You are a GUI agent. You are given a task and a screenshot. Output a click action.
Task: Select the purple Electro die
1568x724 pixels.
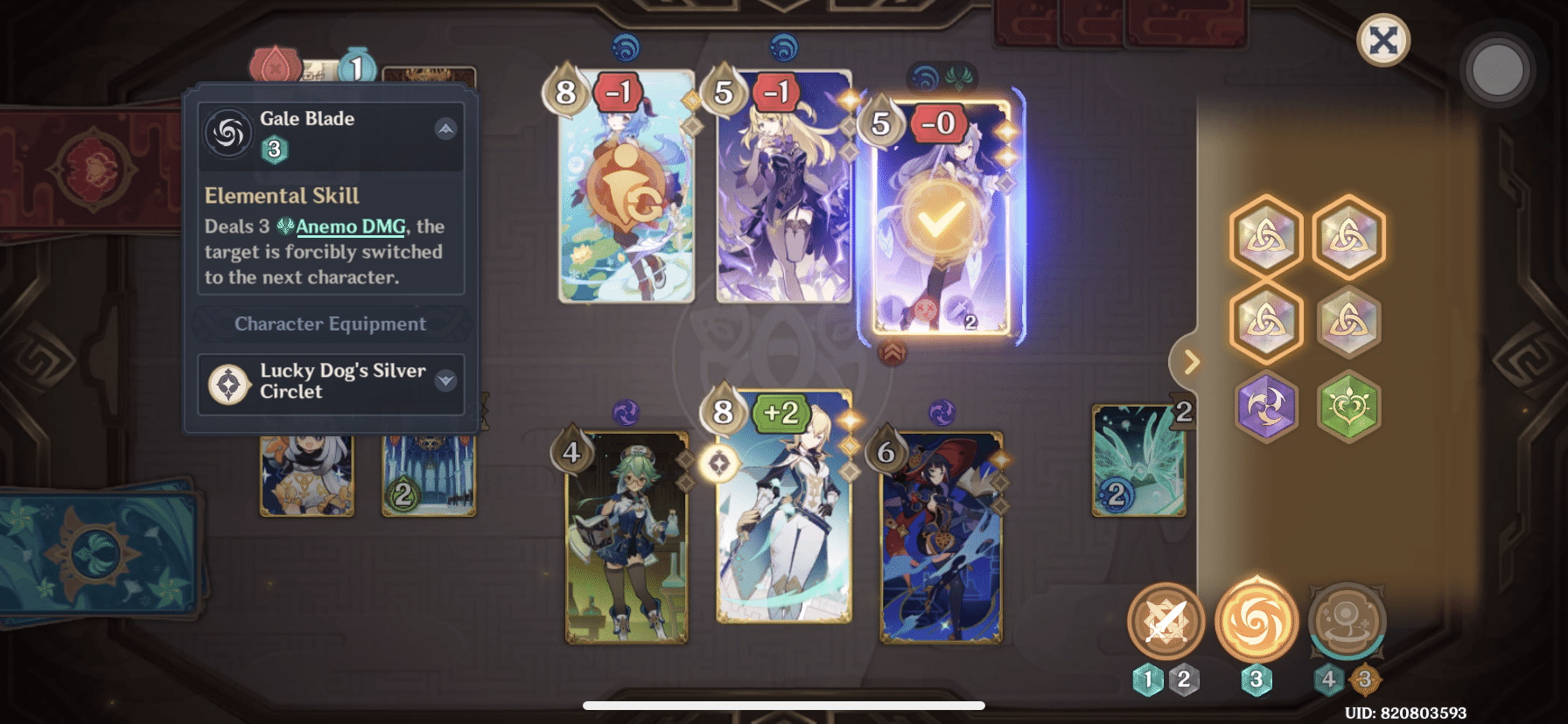tap(1267, 408)
